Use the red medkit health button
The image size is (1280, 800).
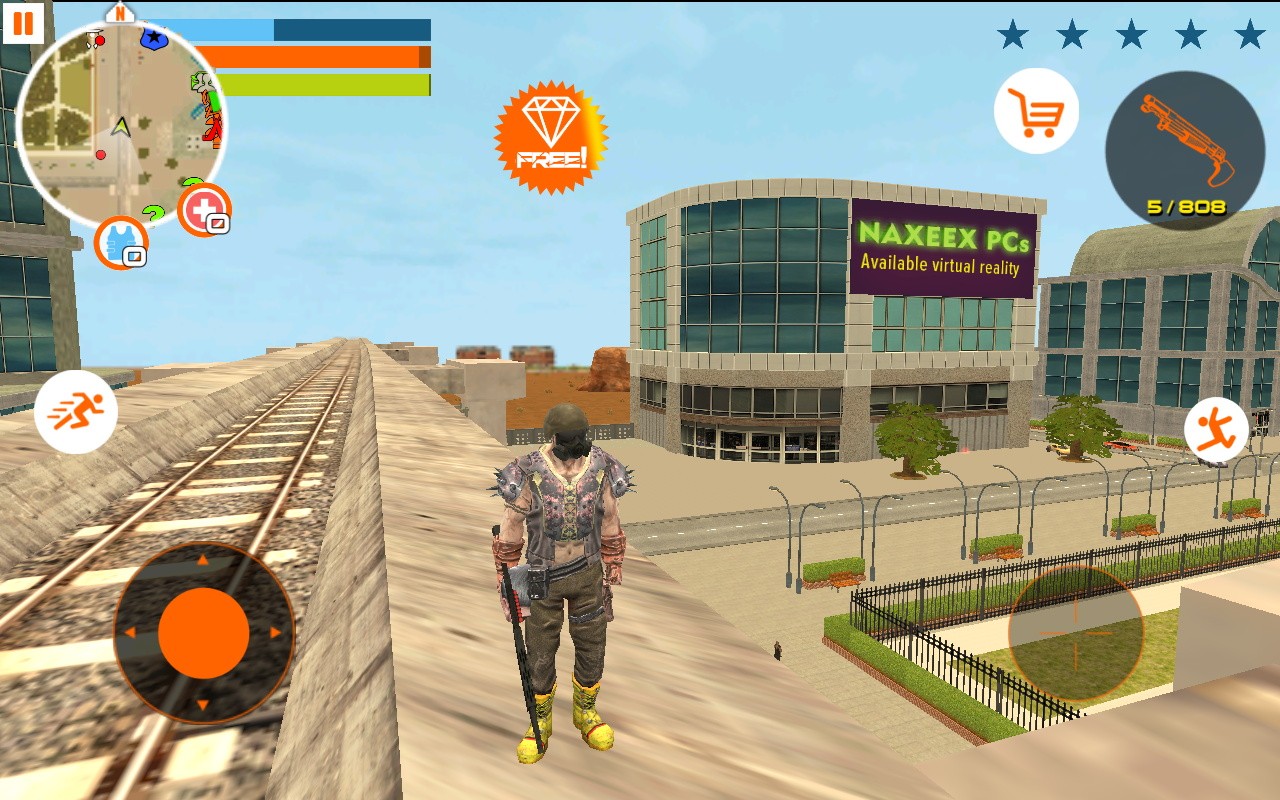204,210
